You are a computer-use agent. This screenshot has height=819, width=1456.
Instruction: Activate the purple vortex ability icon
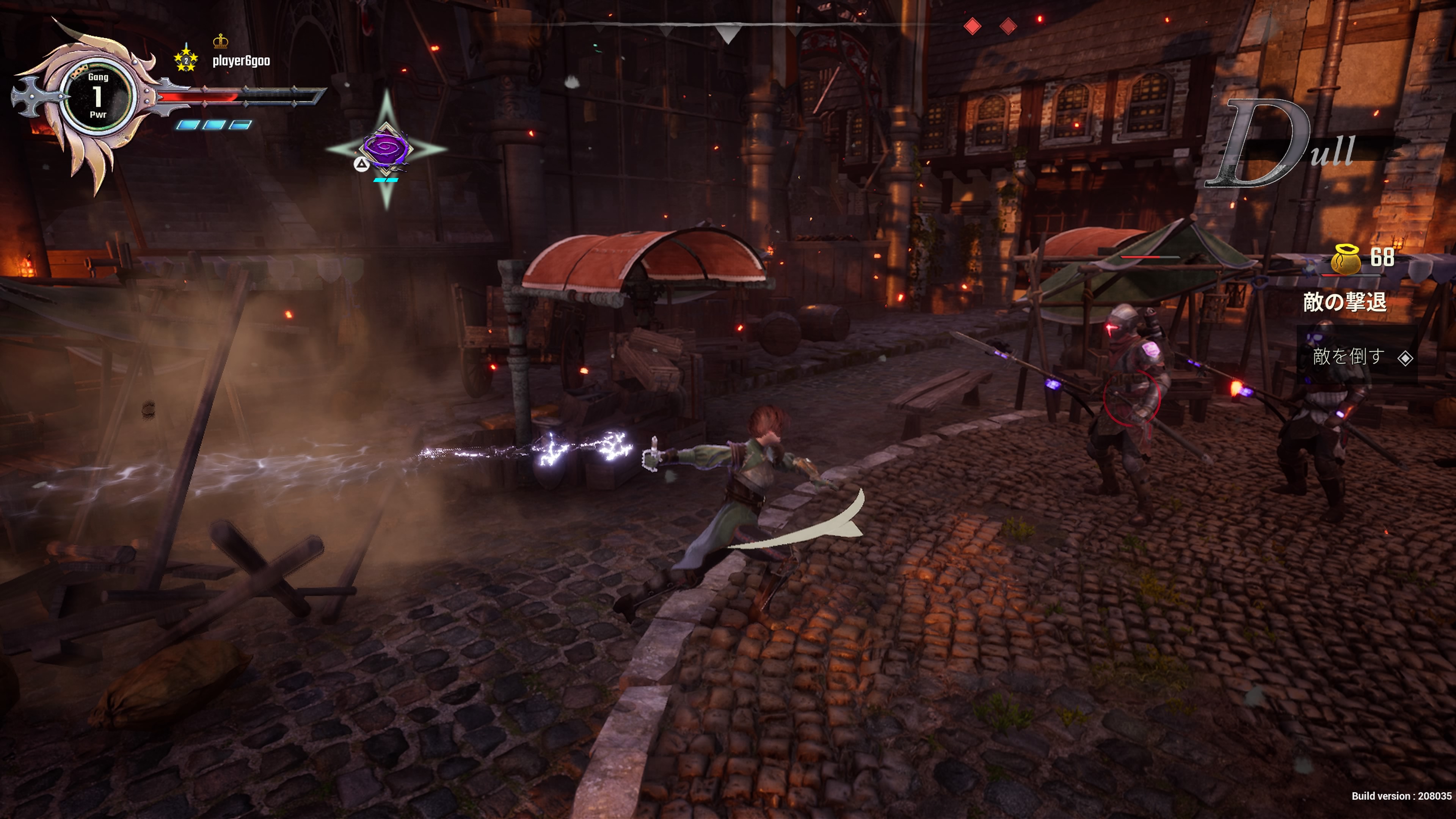point(387,148)
